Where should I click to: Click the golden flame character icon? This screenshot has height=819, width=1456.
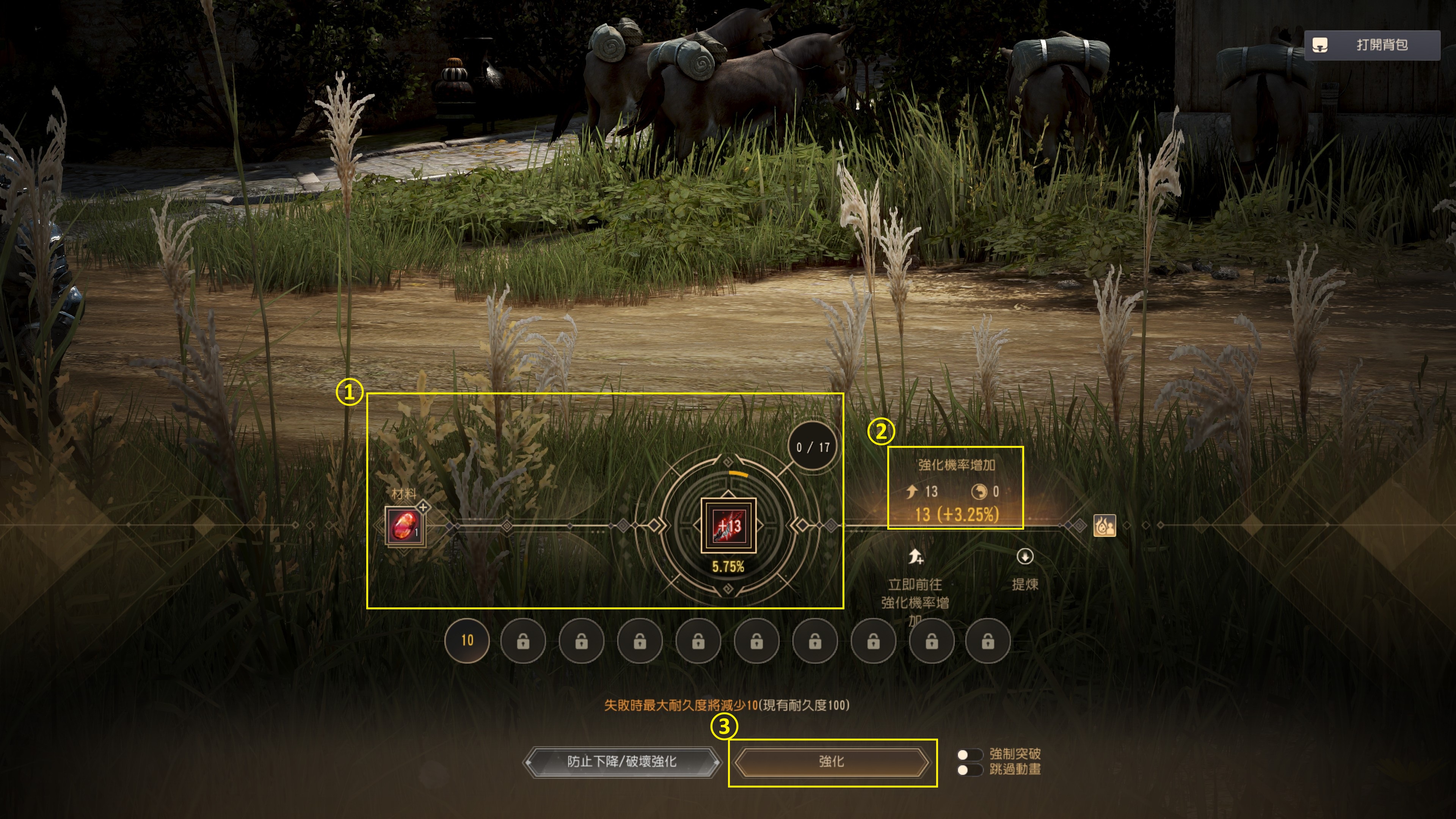[x=1105, y=526]
